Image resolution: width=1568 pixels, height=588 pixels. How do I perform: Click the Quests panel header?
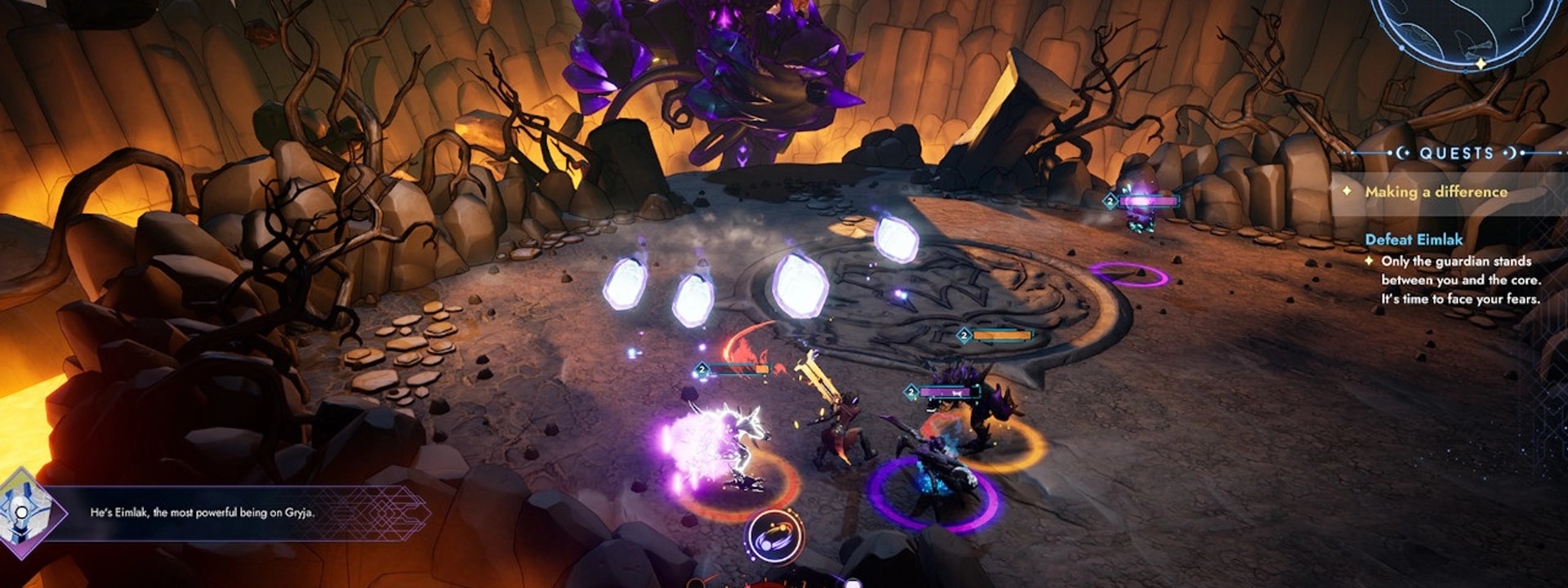point(1456,153)
